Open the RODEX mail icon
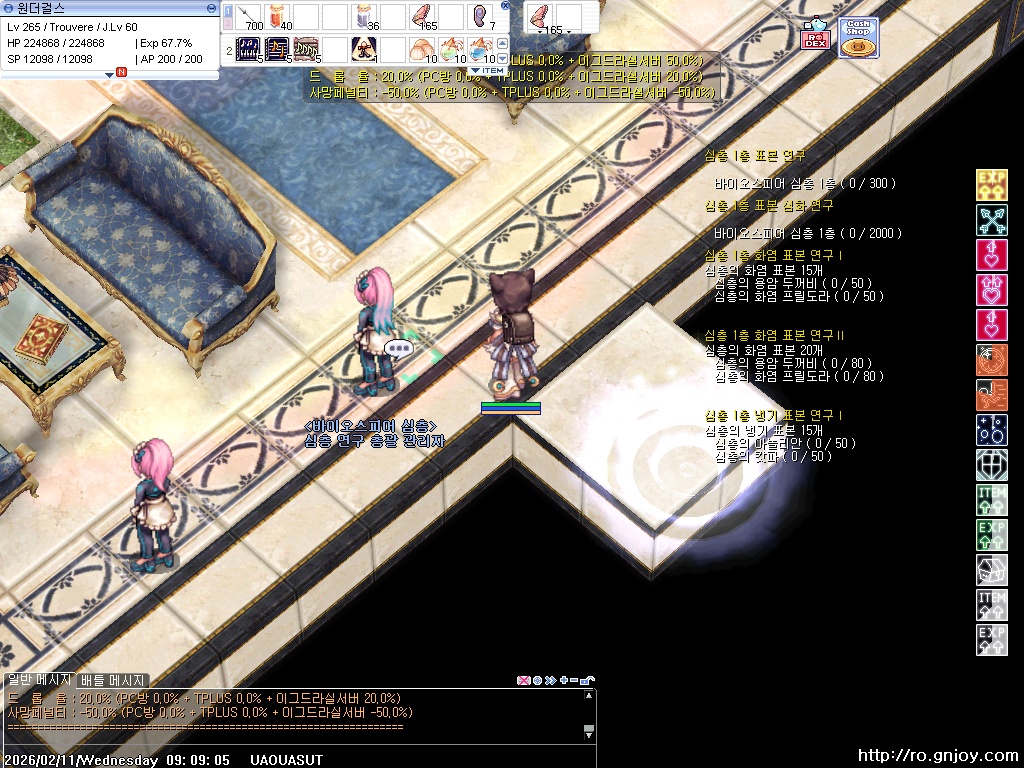This screenshot has width=1024, height=768. click(x=814, y=36)
